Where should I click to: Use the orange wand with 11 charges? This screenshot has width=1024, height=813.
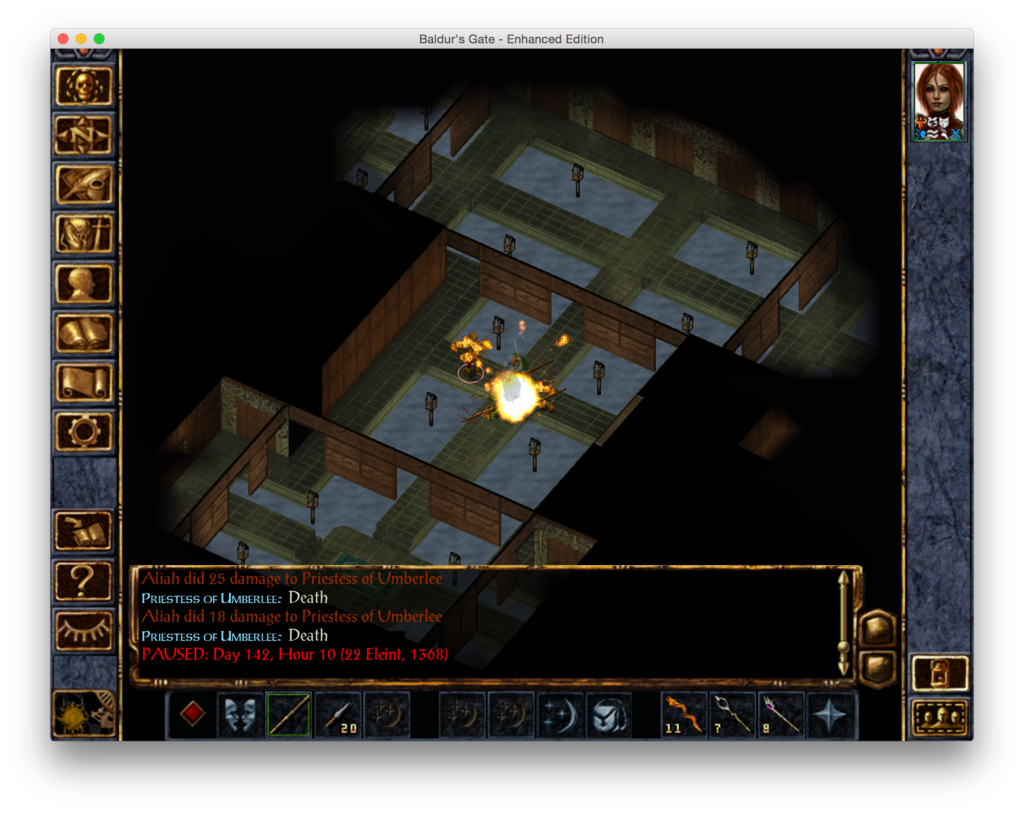point(685,715)
